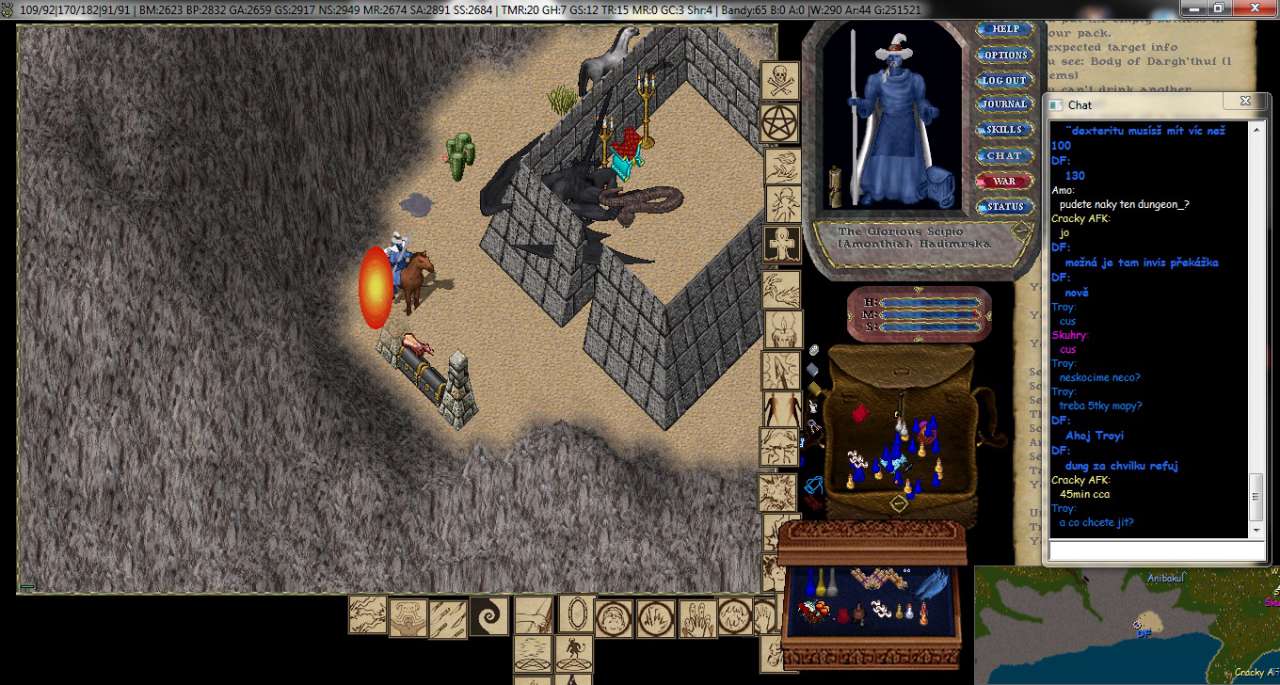Open Chat from the paperdoll
The image size is (1280, 685).
pos(1004,156)
